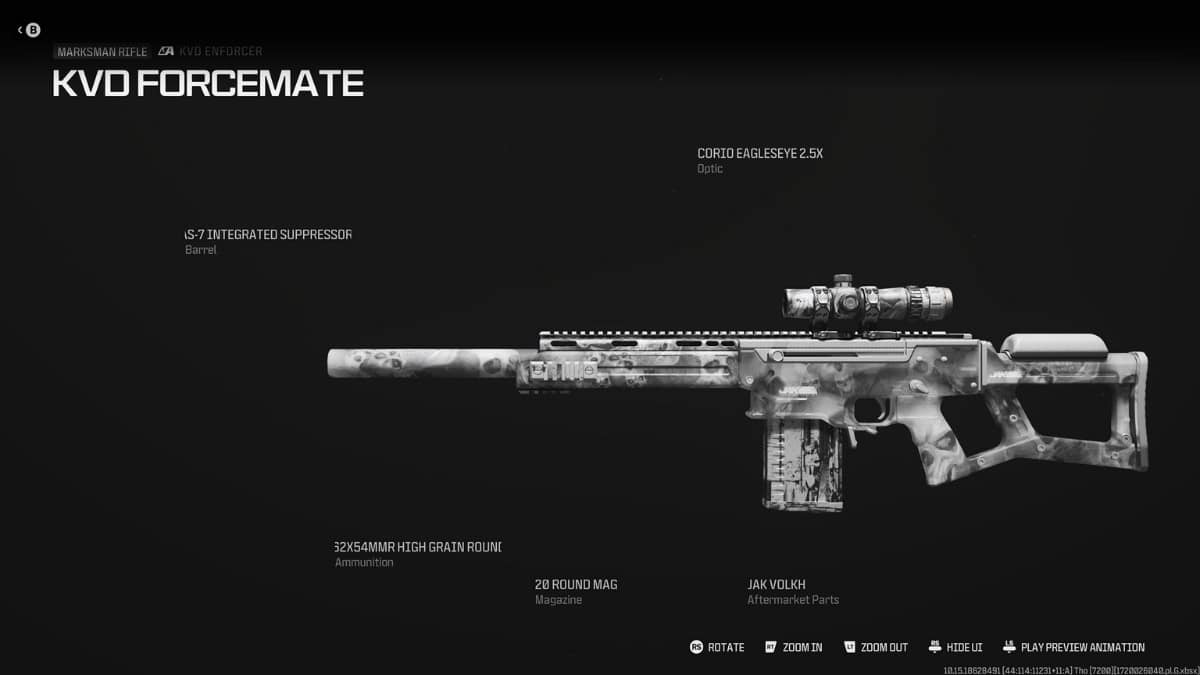The height and width of the screenshot is (675, 1200).
Task: Play the weapon preview animation
Action: point(1073,647)
